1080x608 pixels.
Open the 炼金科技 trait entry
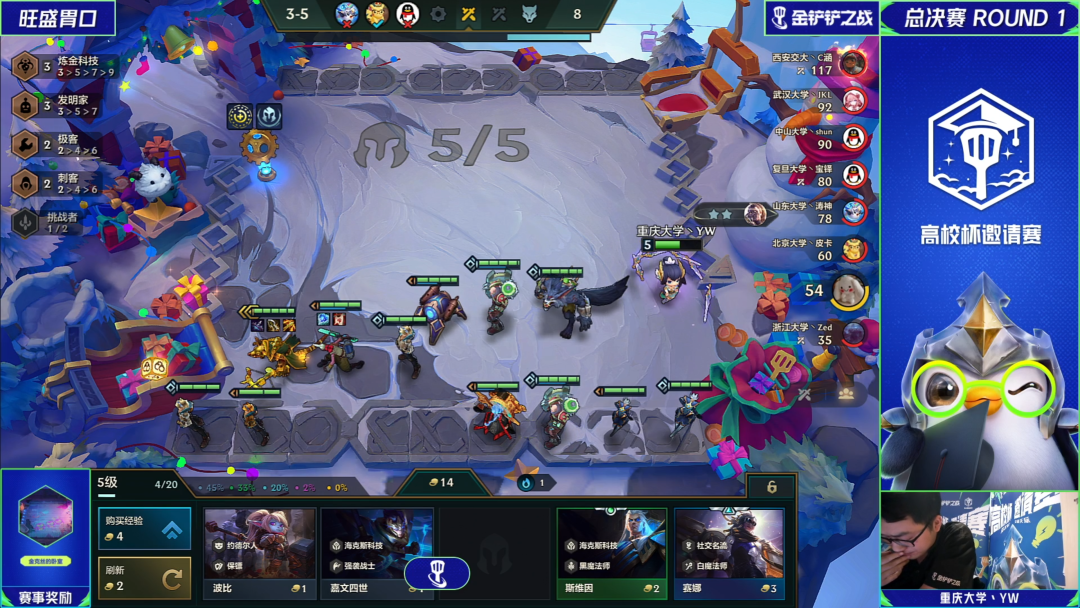tap(64, 66)
